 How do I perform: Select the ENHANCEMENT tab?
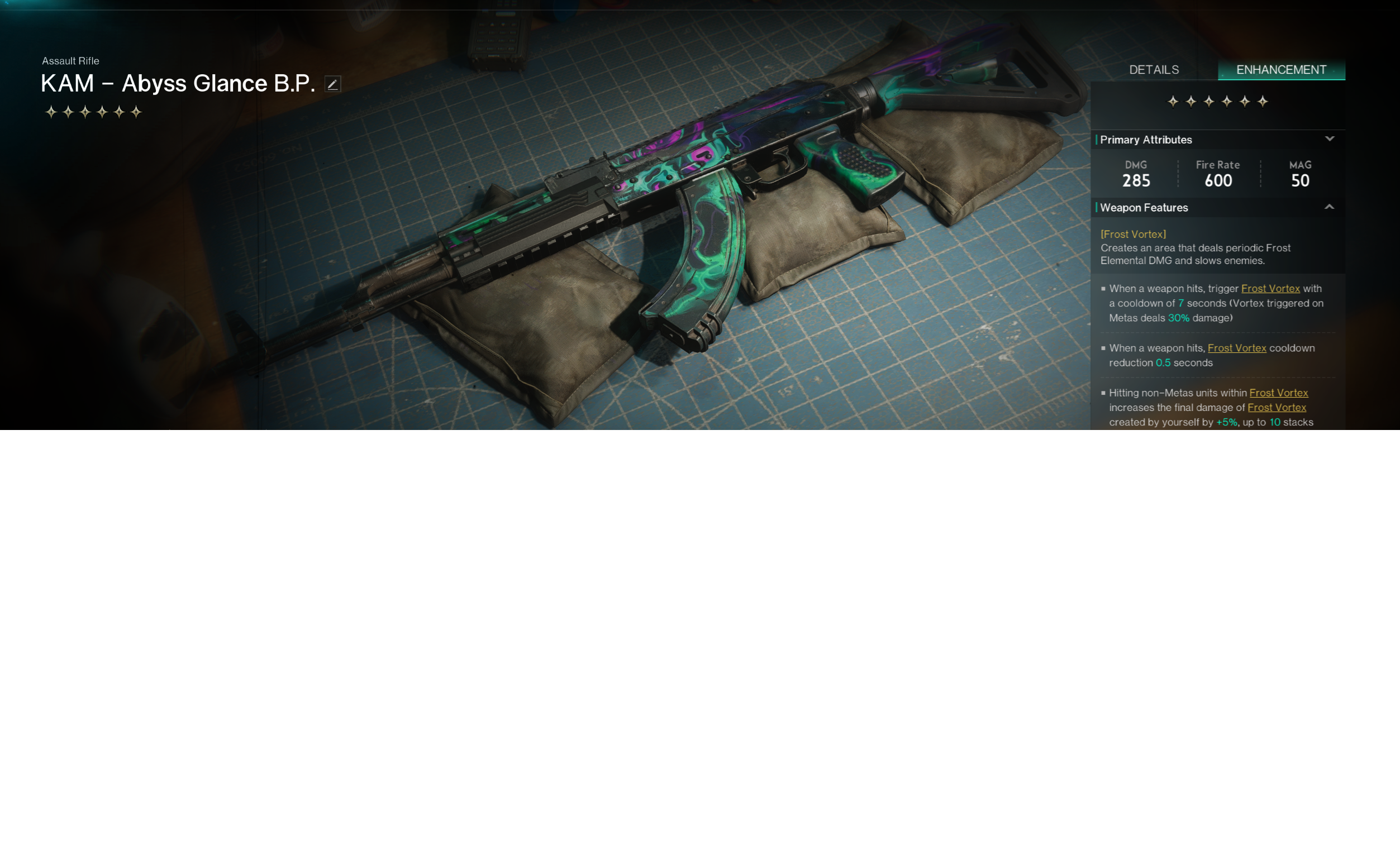pyautogui.click(x=1280, y=70)
